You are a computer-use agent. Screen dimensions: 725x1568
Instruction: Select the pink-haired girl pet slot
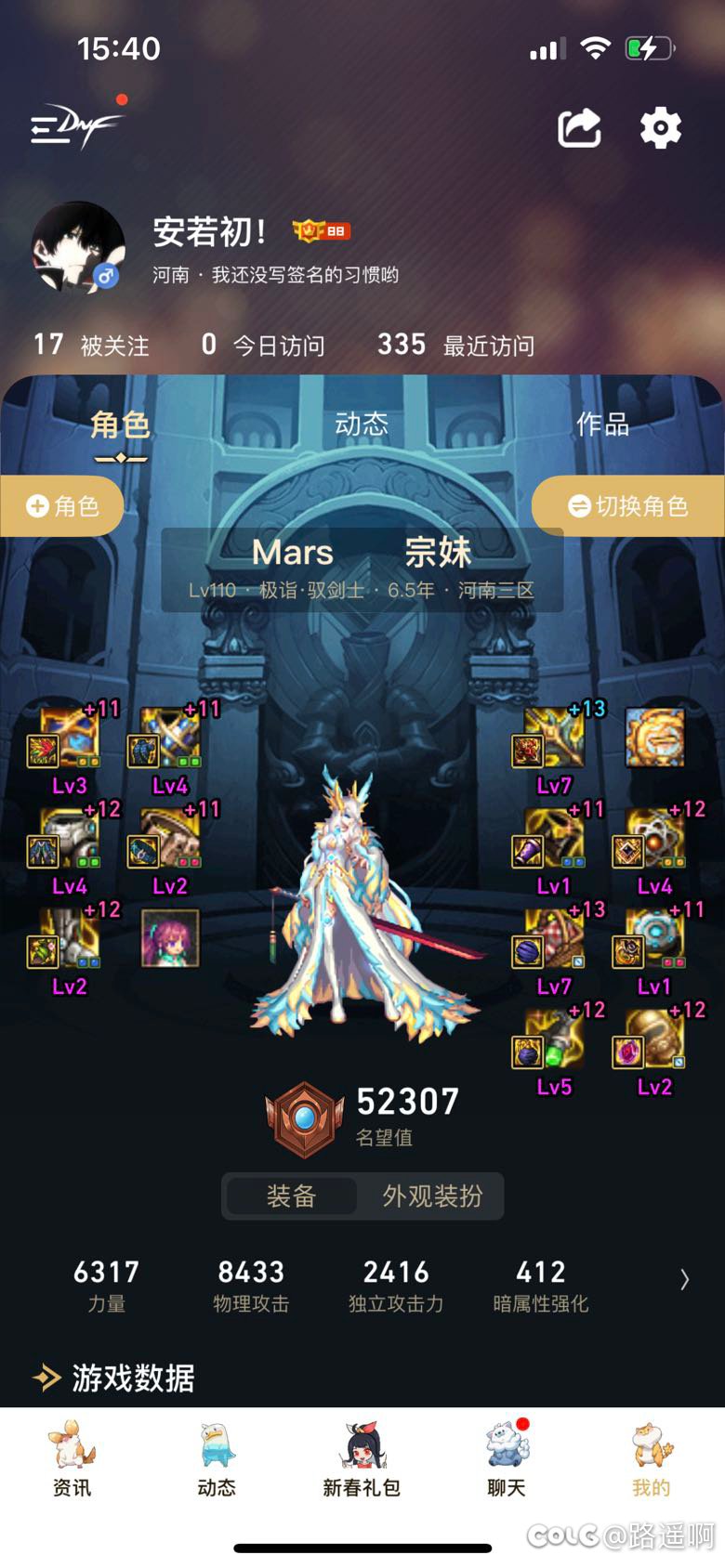169,938
